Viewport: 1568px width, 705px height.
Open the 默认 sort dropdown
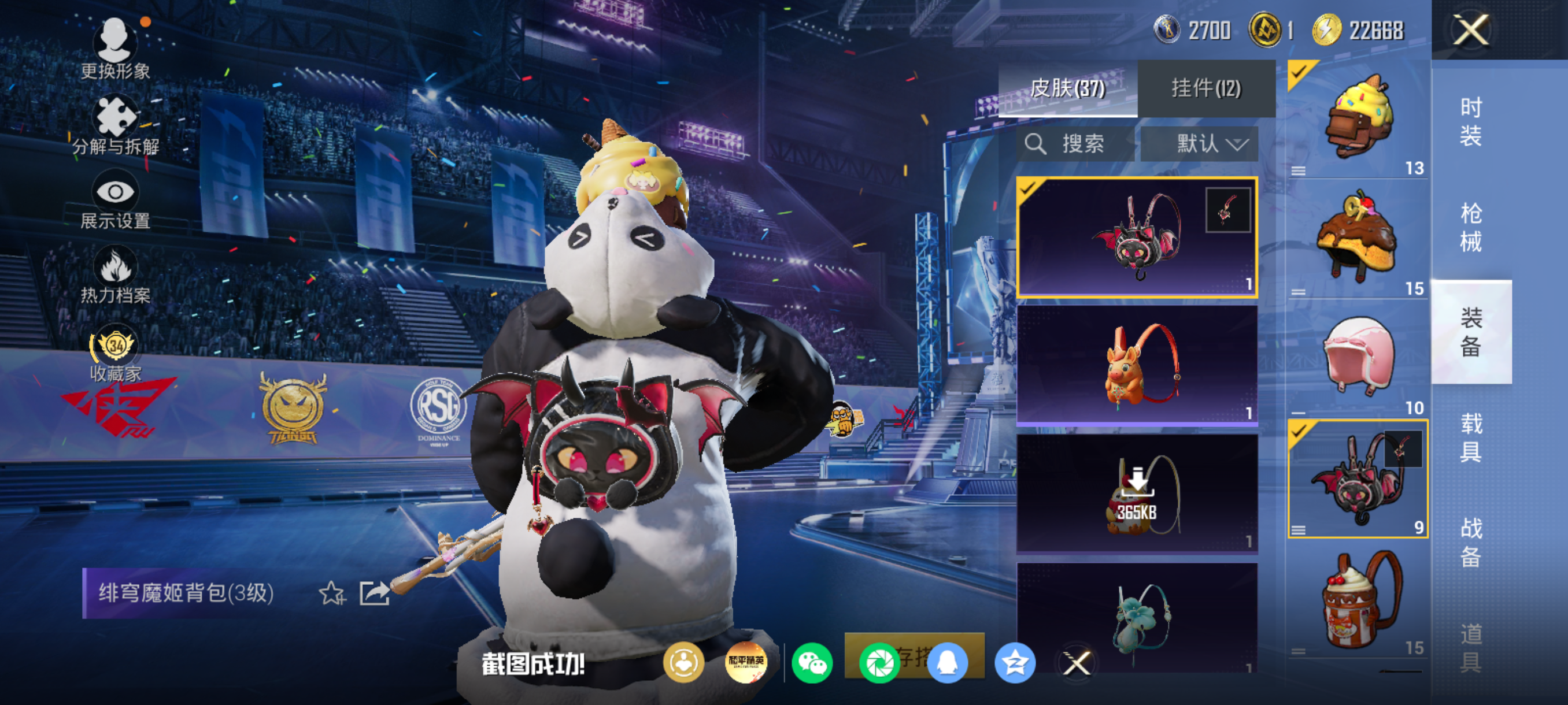(1199, 144)
